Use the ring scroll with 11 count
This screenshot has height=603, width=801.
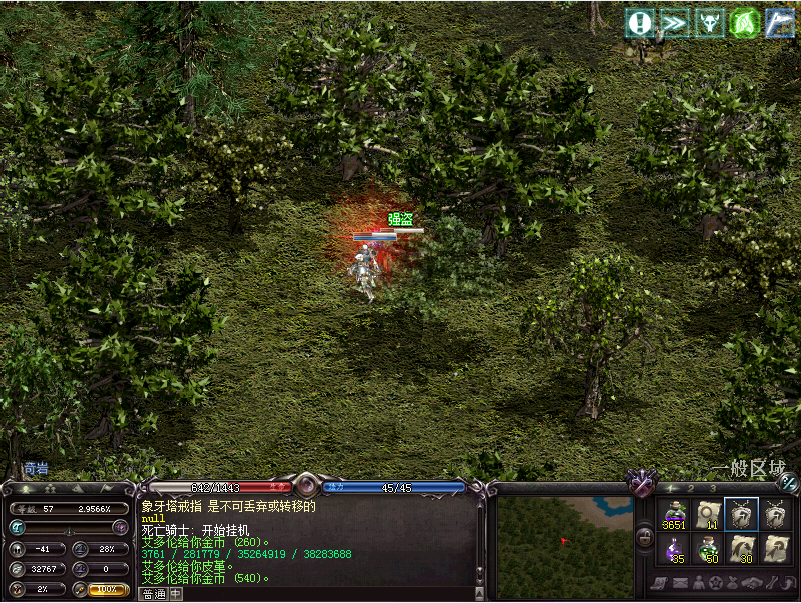coord(709,514)
